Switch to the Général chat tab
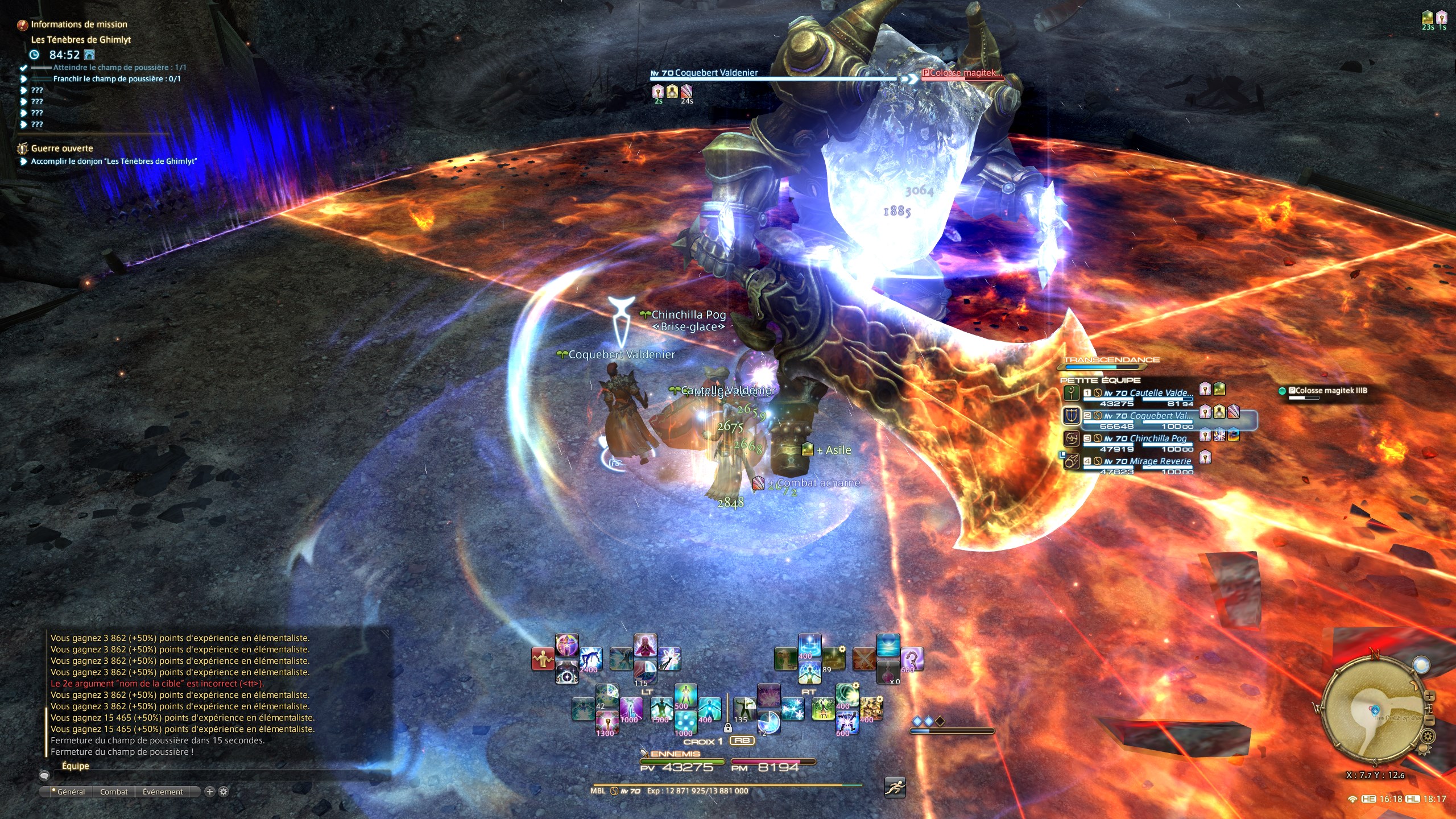 71,792
